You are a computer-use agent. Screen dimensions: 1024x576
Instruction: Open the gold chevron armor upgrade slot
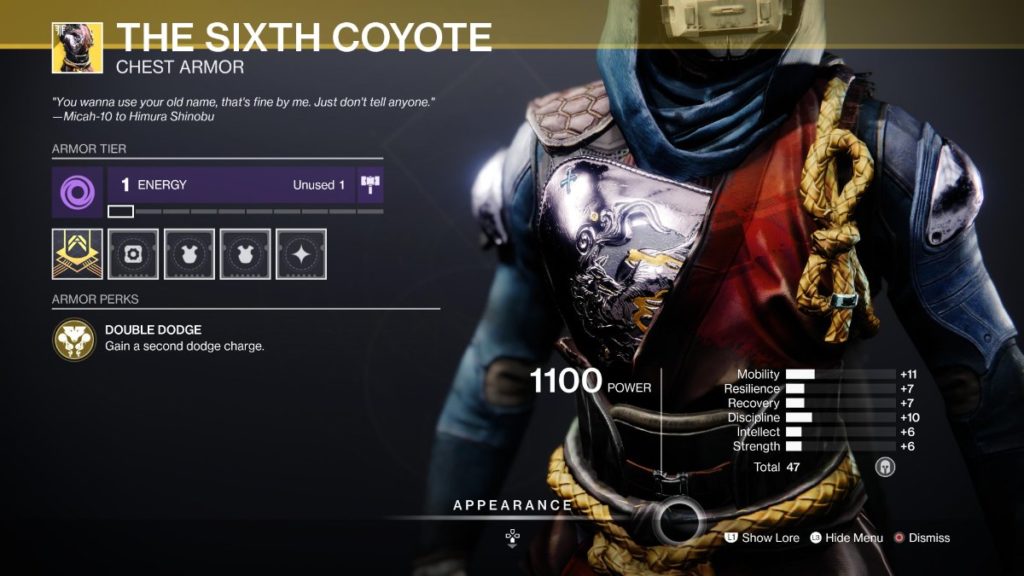(x=77, y=254)
